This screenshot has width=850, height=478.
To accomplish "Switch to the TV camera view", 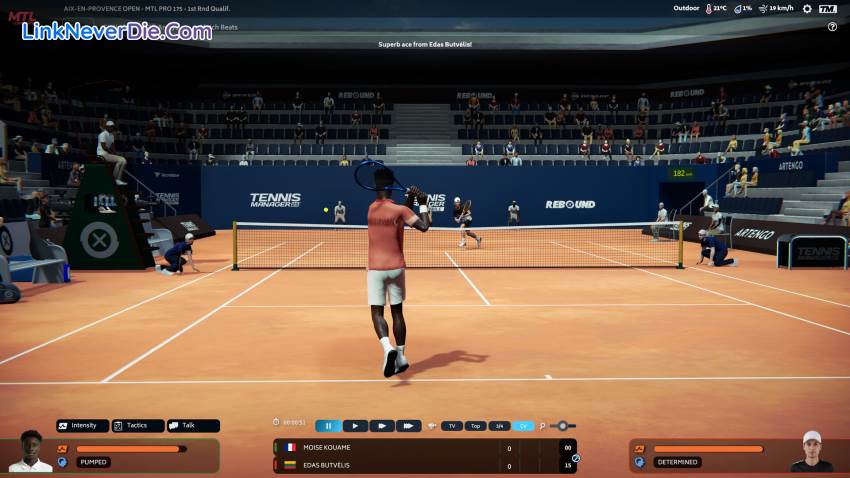I will coord(452,426).
